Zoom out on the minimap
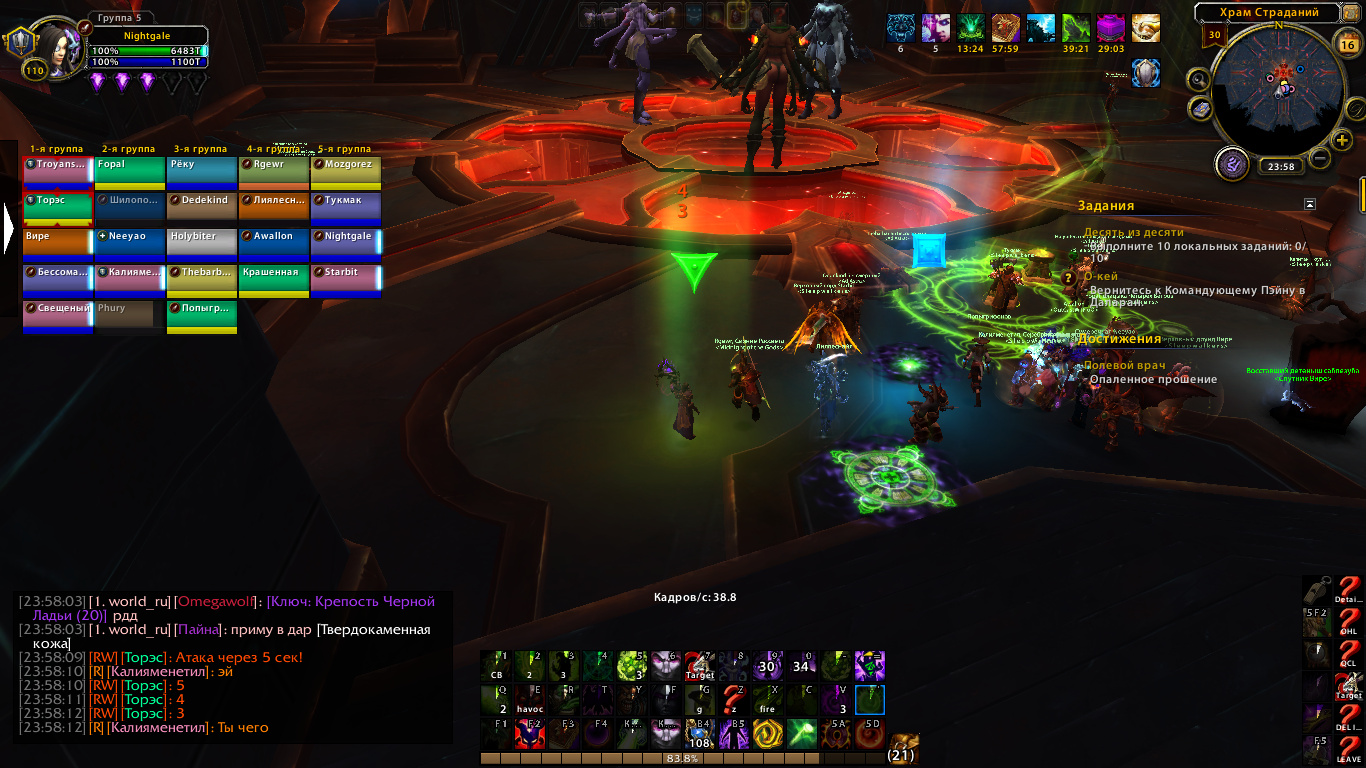Screen dimensions: 1366x768 coord(1320,158)
